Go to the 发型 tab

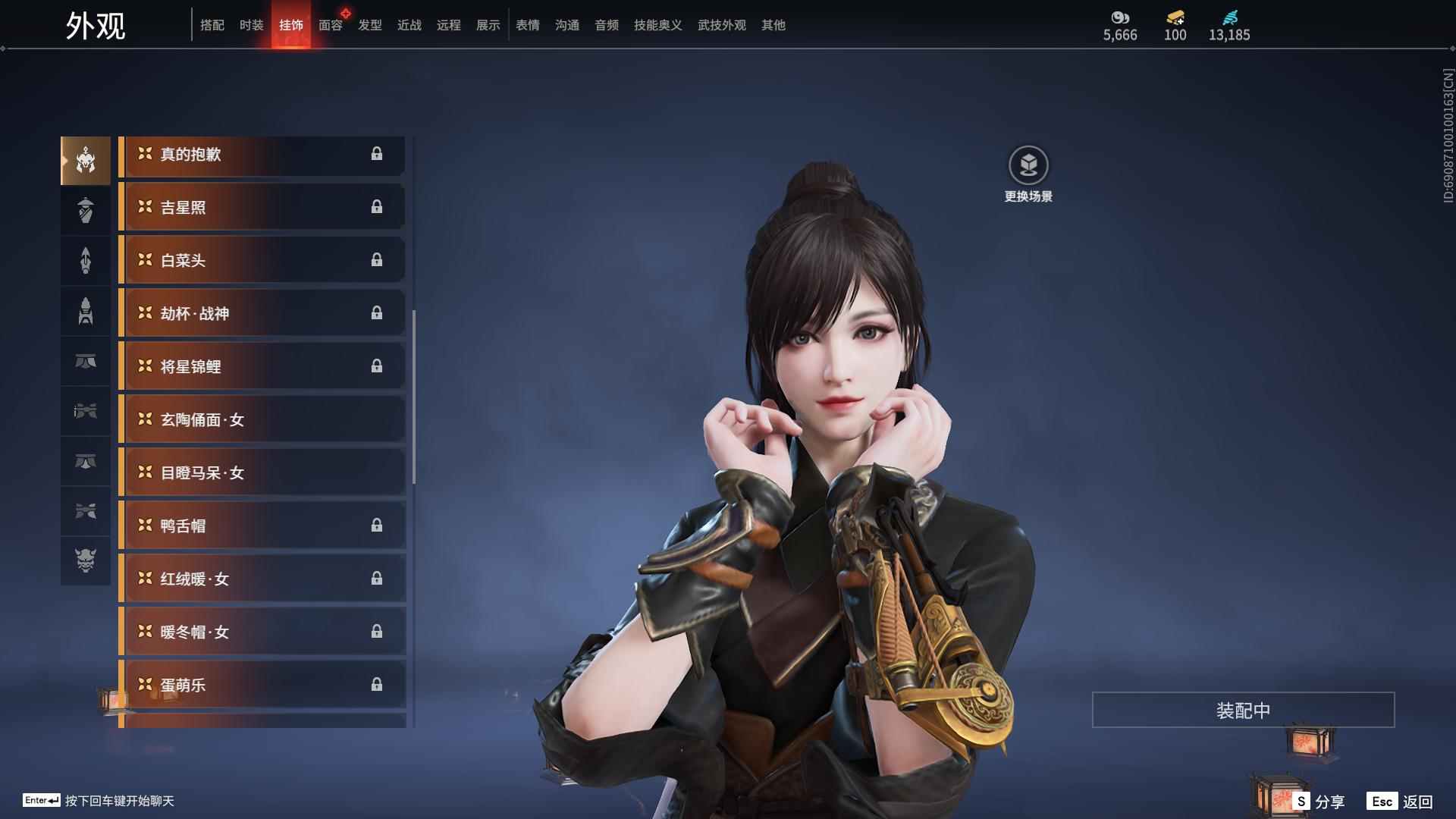[369, 25]
